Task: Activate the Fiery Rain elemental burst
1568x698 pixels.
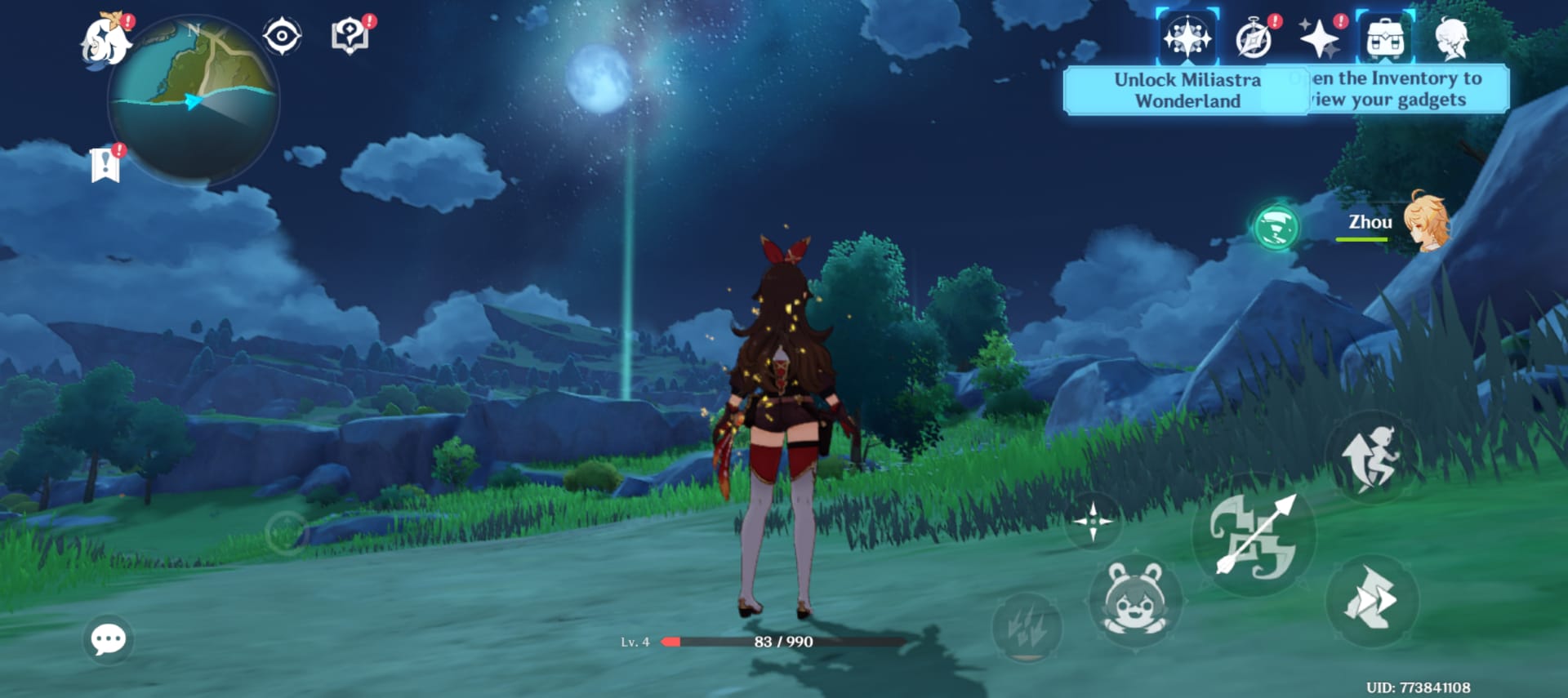Action: pos(1027,627)
